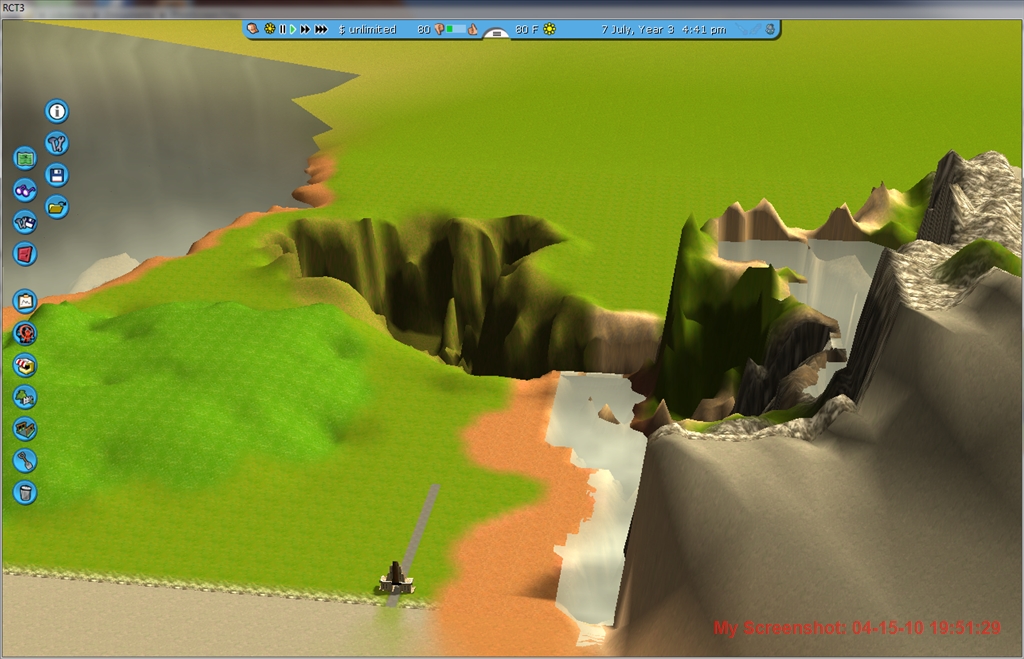This screenshot has width=1024, height=659.
Task: Open the rides menu with the red Ferris wheel
Action: click(x=25, y=333)
